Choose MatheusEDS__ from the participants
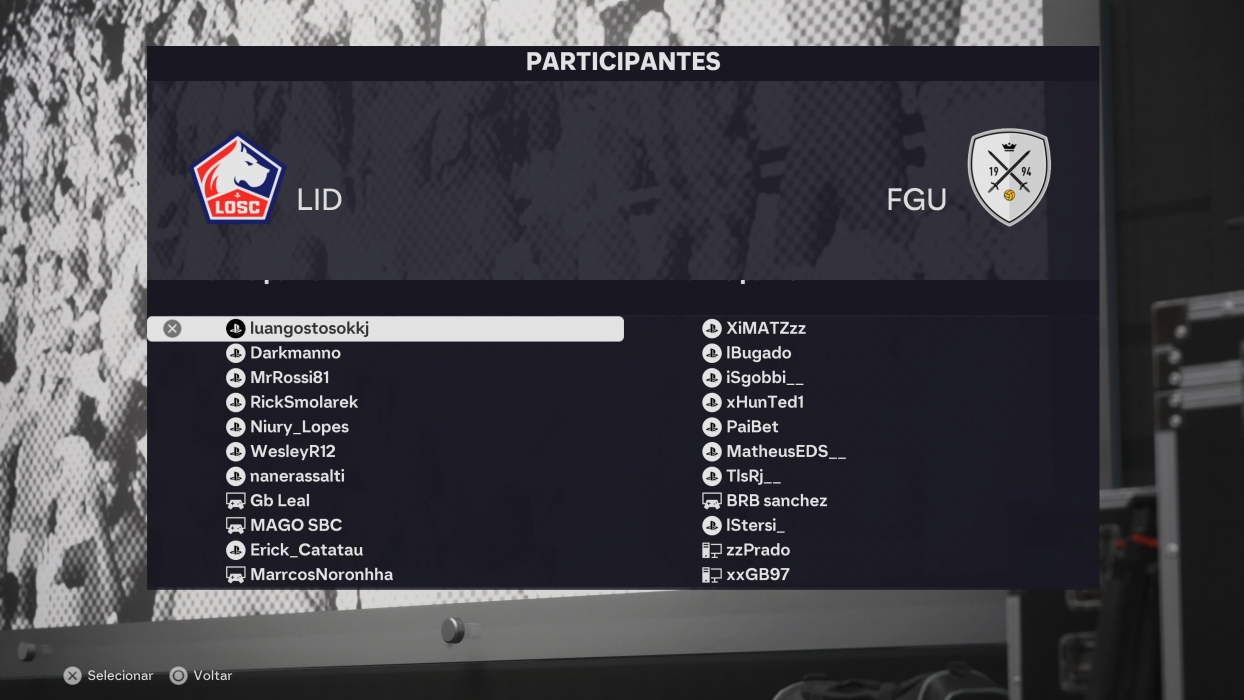 pos(785,451)
